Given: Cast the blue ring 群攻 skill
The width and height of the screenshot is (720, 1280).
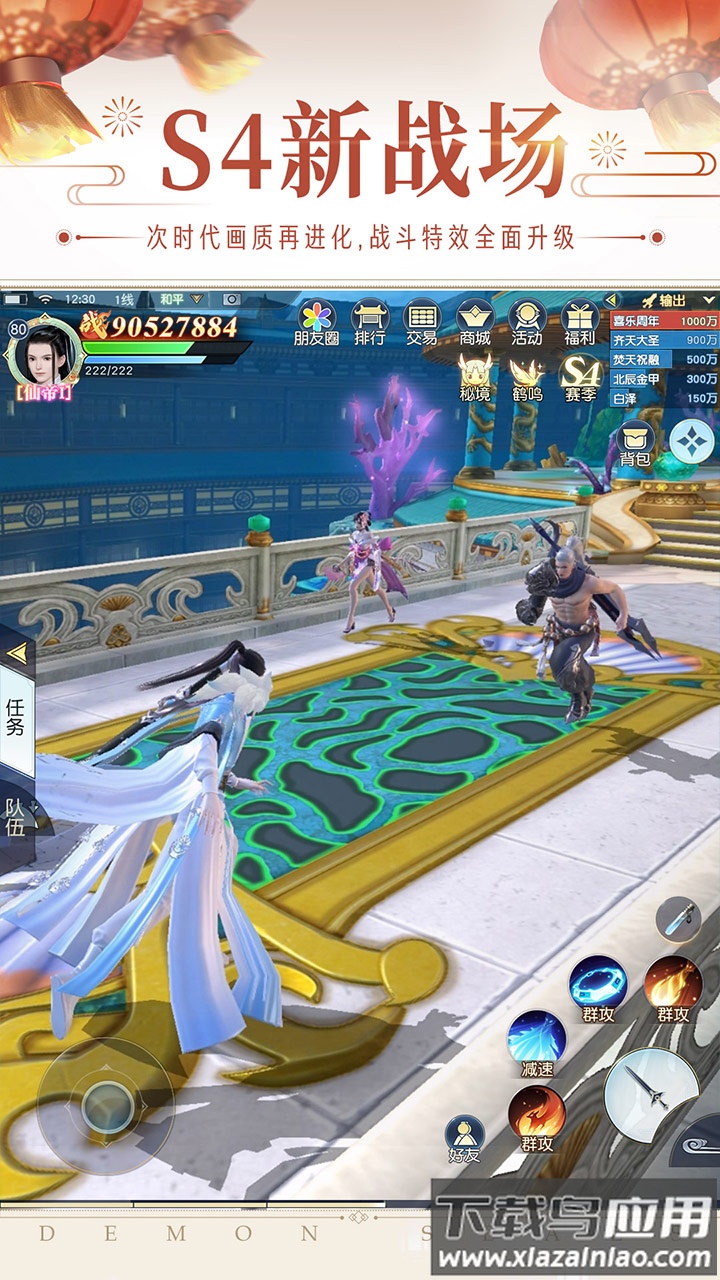Looking at the screenshot, I should point(598,985).
